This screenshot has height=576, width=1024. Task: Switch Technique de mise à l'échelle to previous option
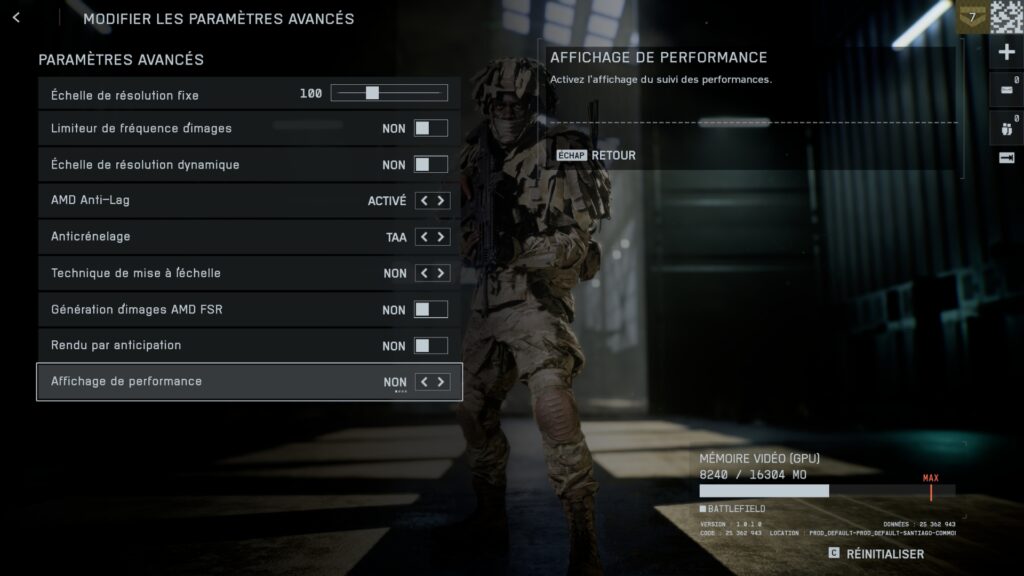424,273
